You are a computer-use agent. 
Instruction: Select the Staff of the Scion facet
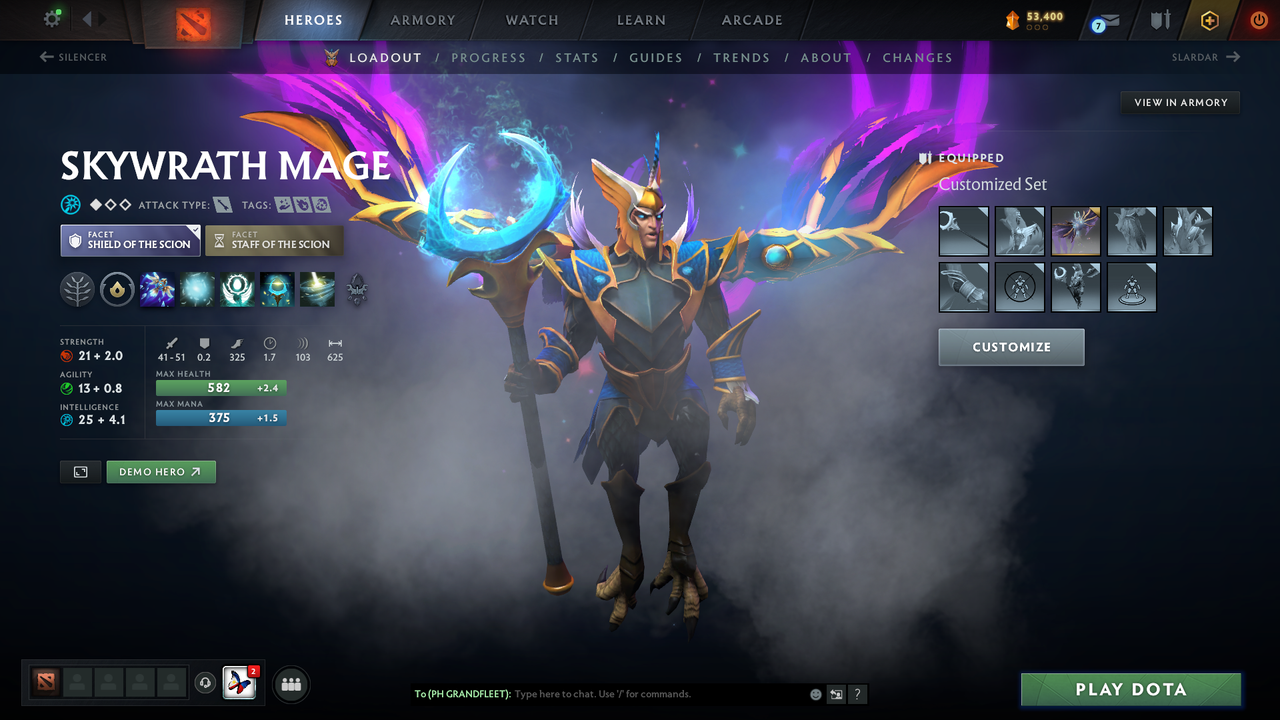tap(274, 240)
